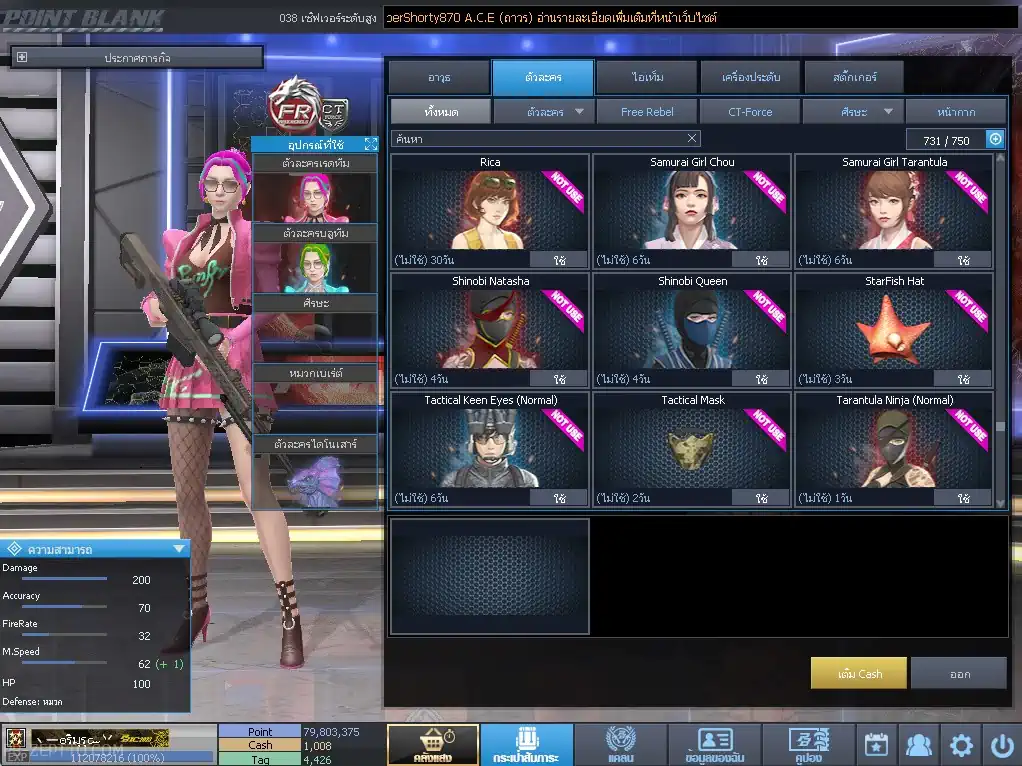Filter by Free Rebel characters
The height and width of the screenshot is (766, 1022).
pyautogui.click(x=647, y=112)
